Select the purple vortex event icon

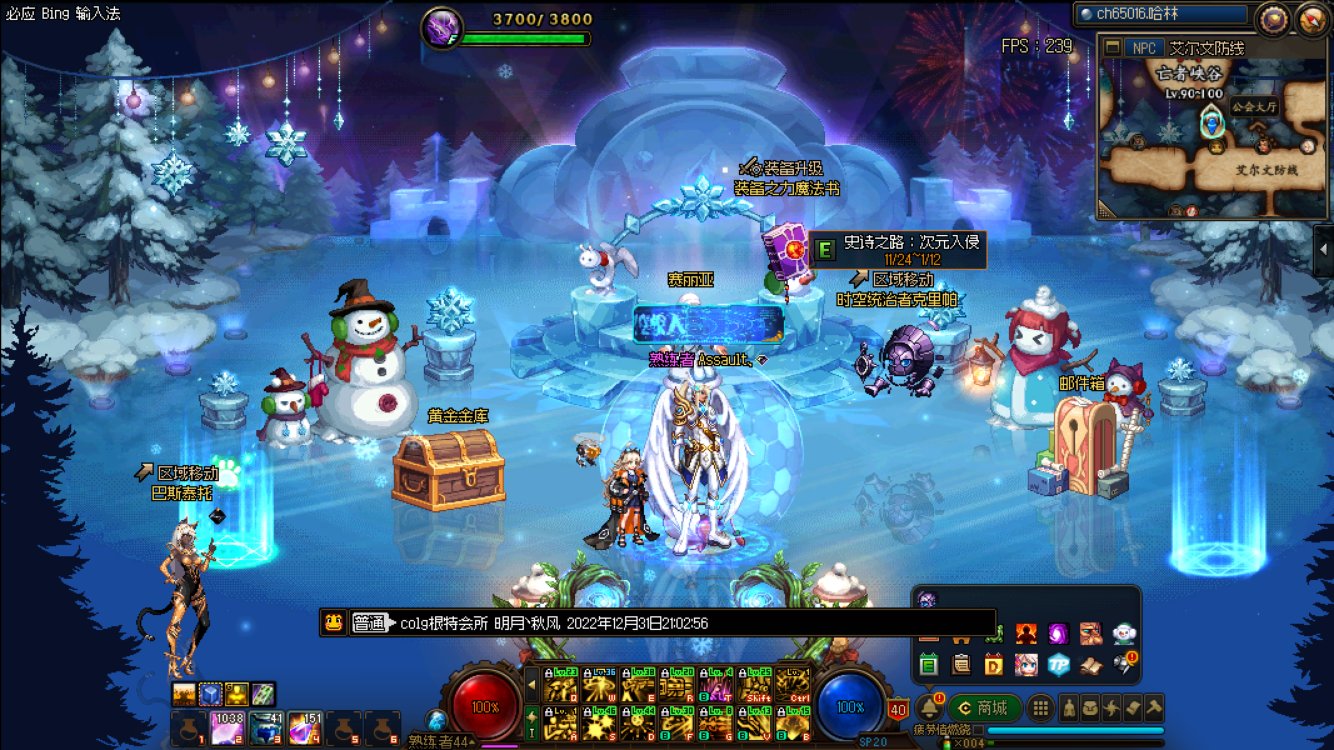pyautogui.click(x=1058, y=633)
